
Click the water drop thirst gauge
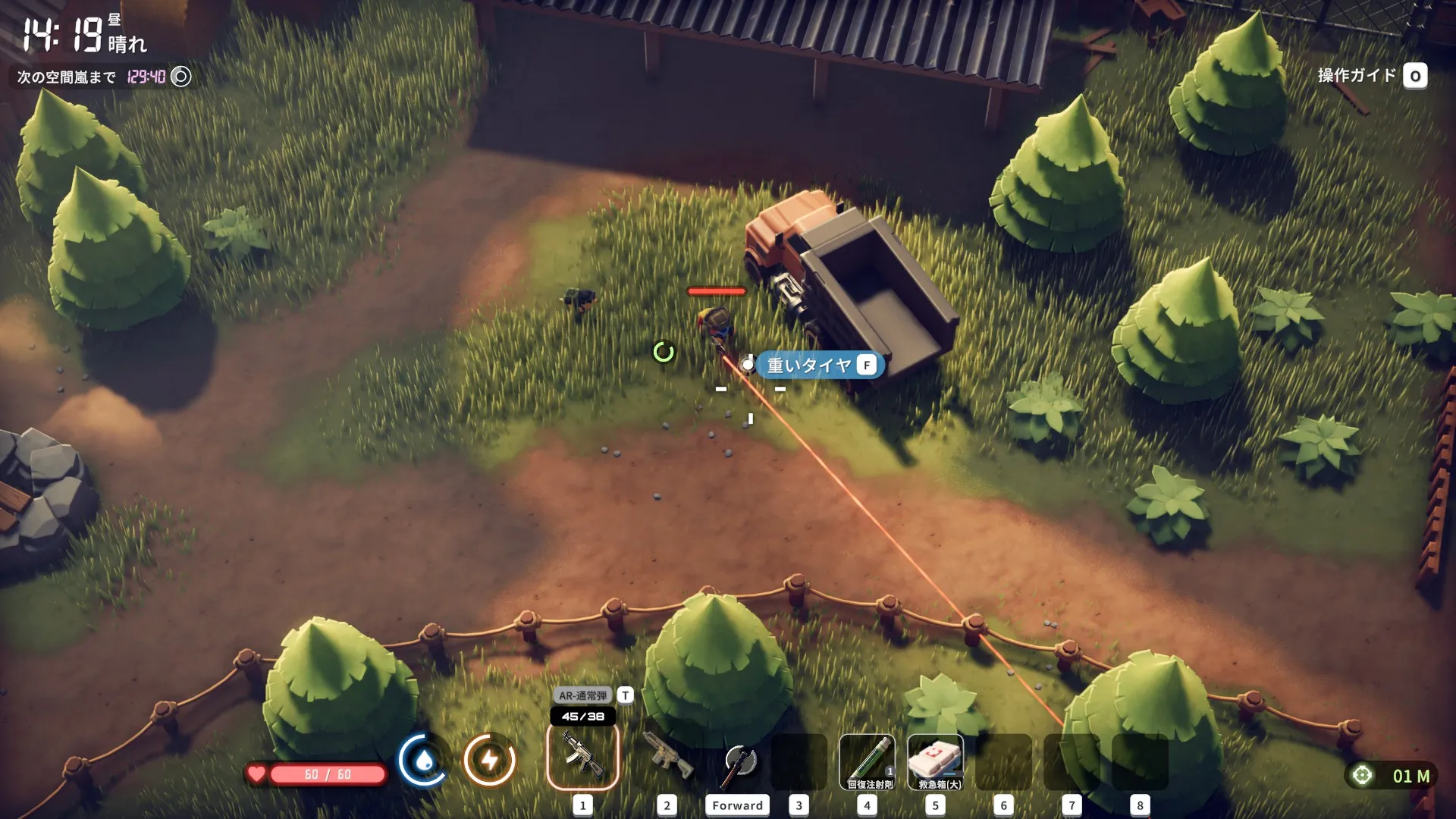(424, 760)
